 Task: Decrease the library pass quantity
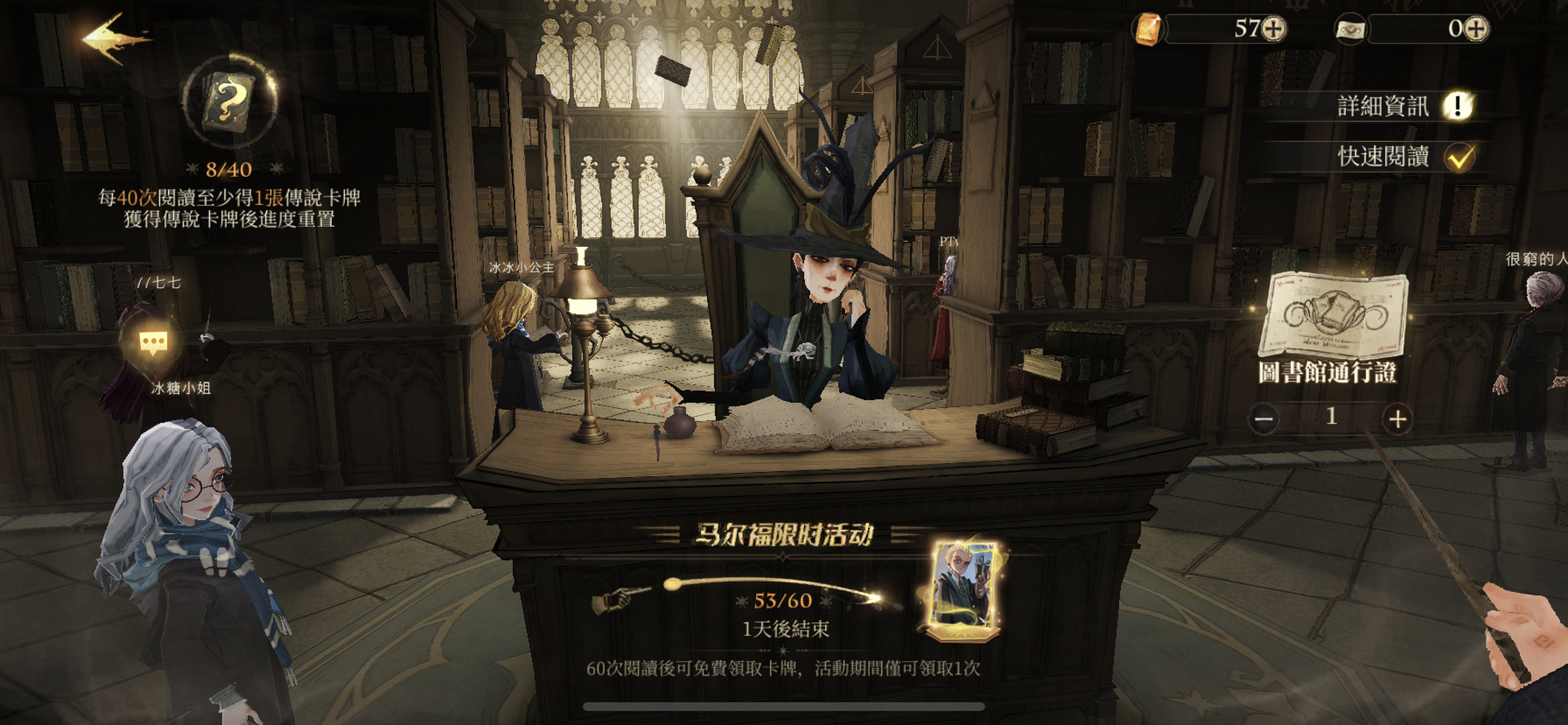(1263, 419)
